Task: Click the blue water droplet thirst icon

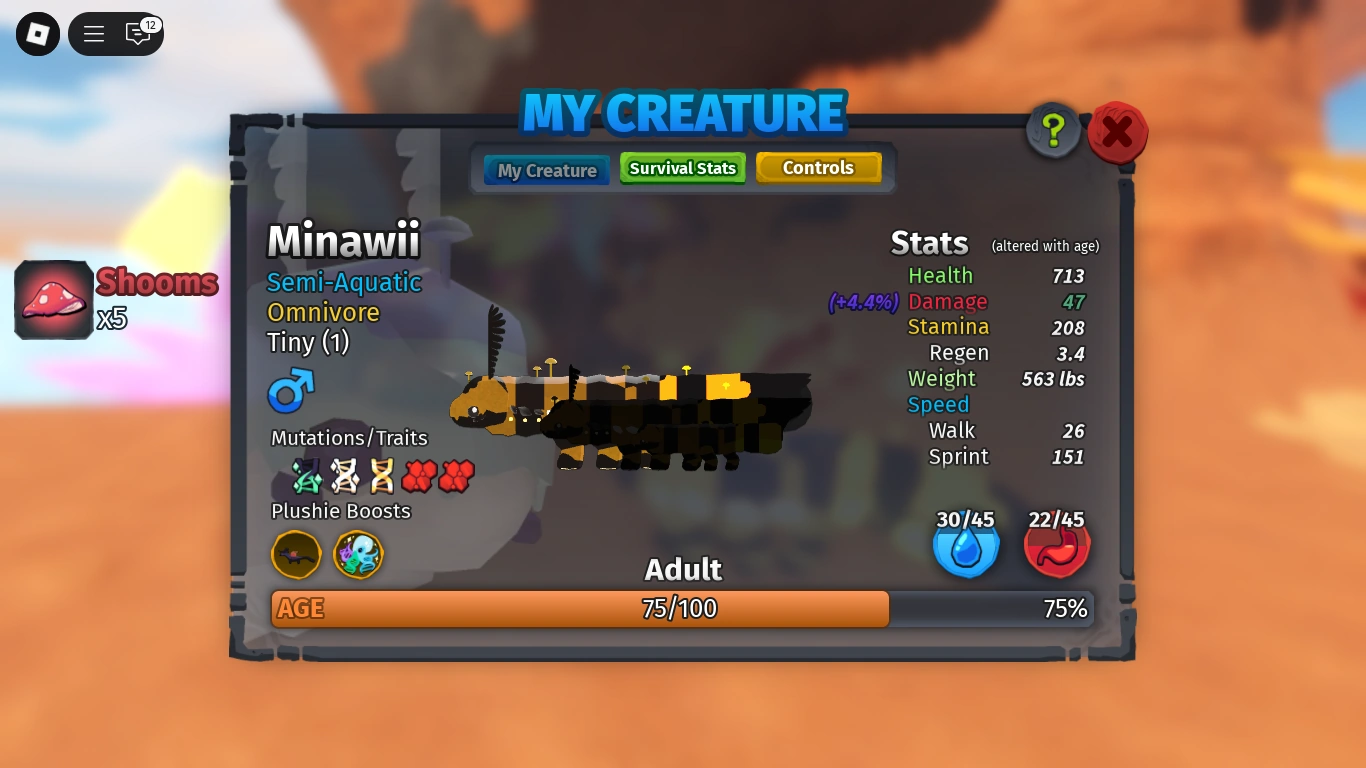Action: [x=965, y=545]
